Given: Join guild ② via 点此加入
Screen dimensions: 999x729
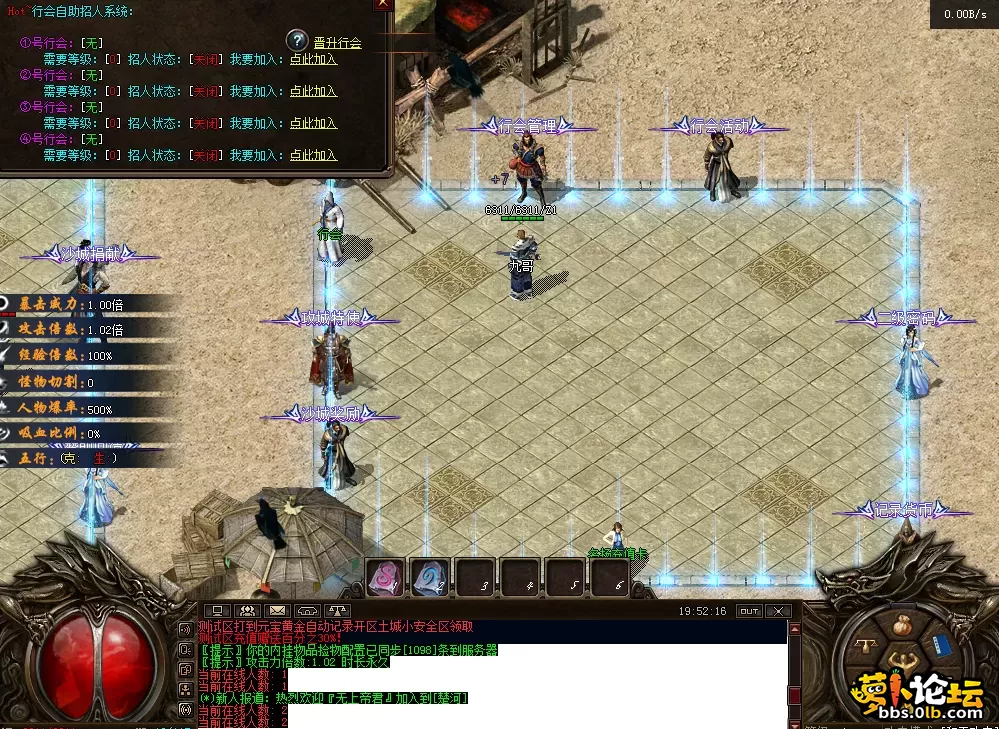Looking at the screenshot, I should 313,91.
